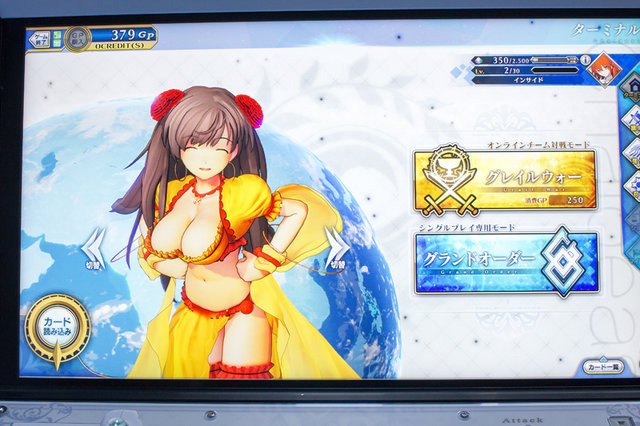Switch to previous servant with left arrow
640x426 pixels.
click(97, 247)
